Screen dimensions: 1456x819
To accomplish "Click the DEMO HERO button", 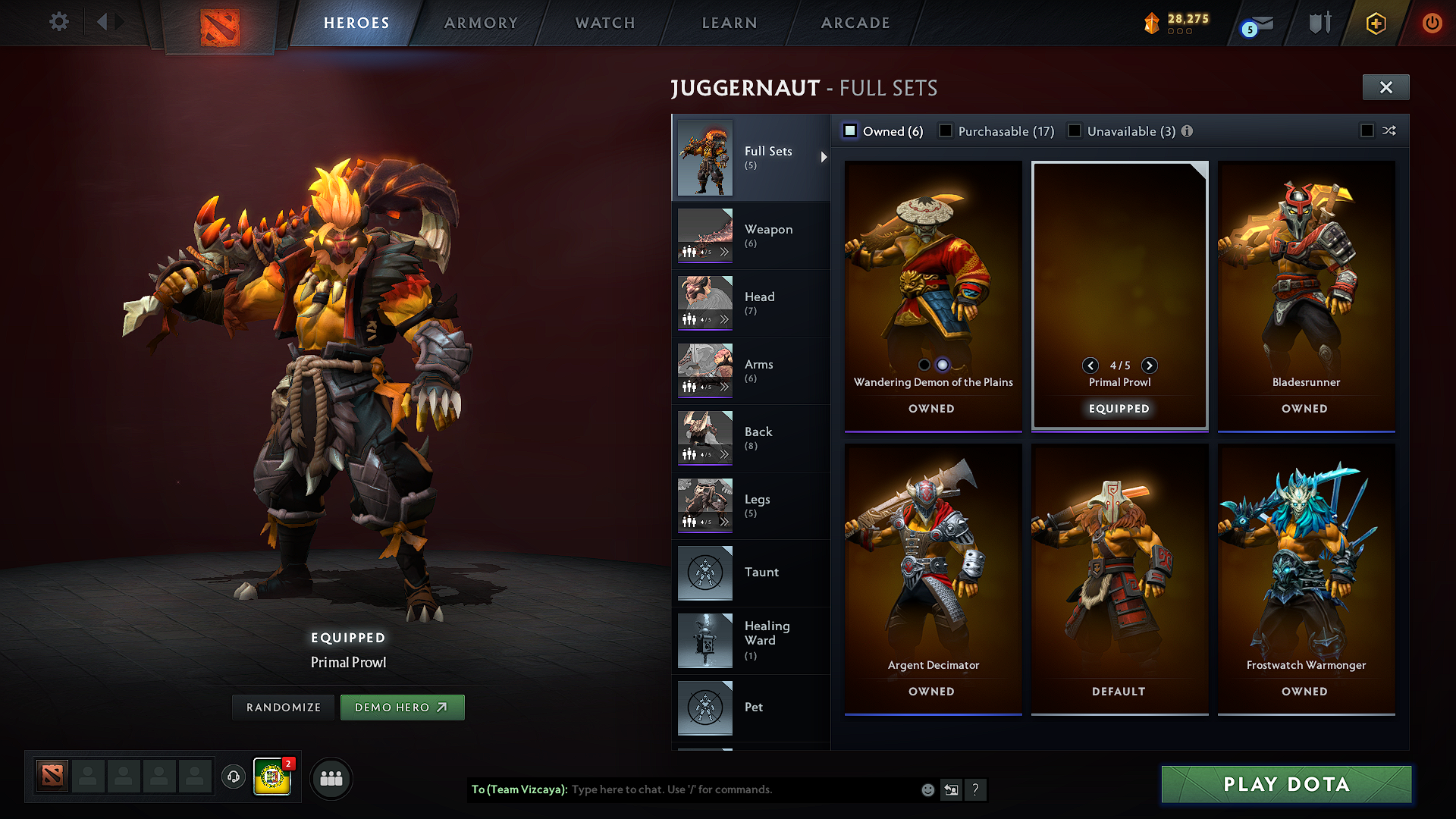I will click(403, 707).
